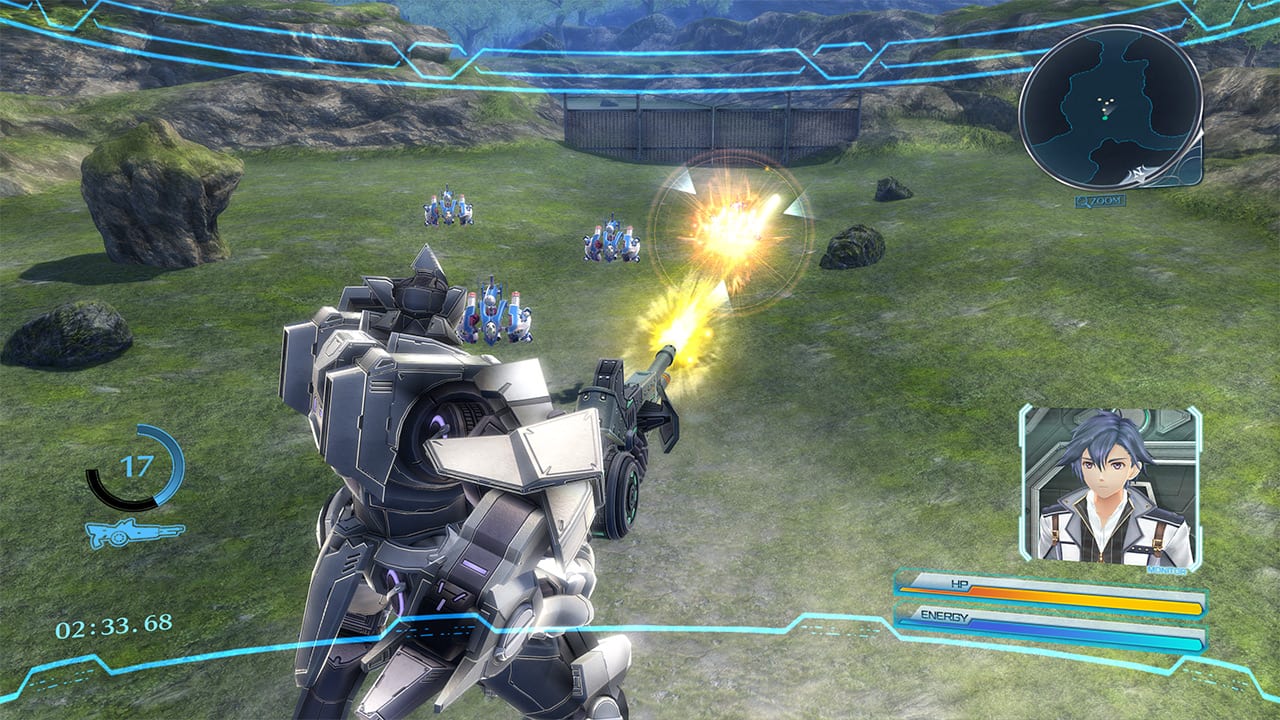Open the circular minimap

tap(1110, 106)
